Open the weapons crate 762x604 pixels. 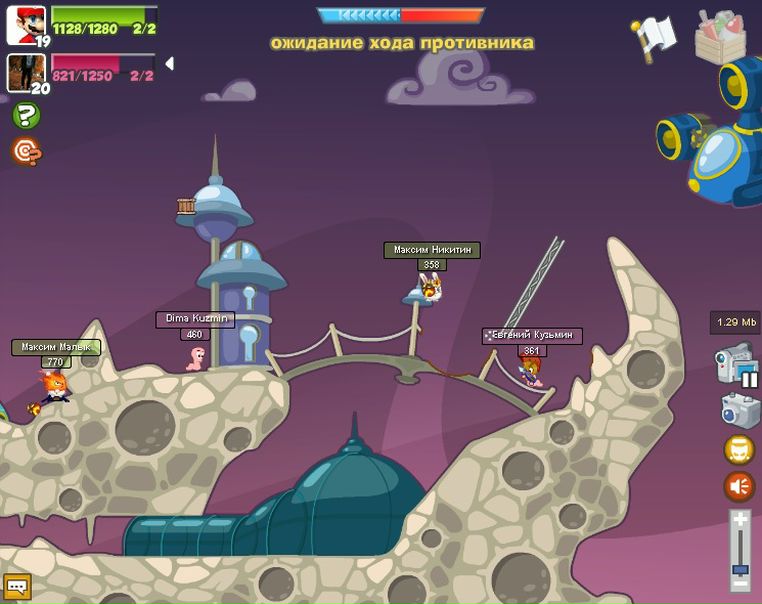point(720,37)
